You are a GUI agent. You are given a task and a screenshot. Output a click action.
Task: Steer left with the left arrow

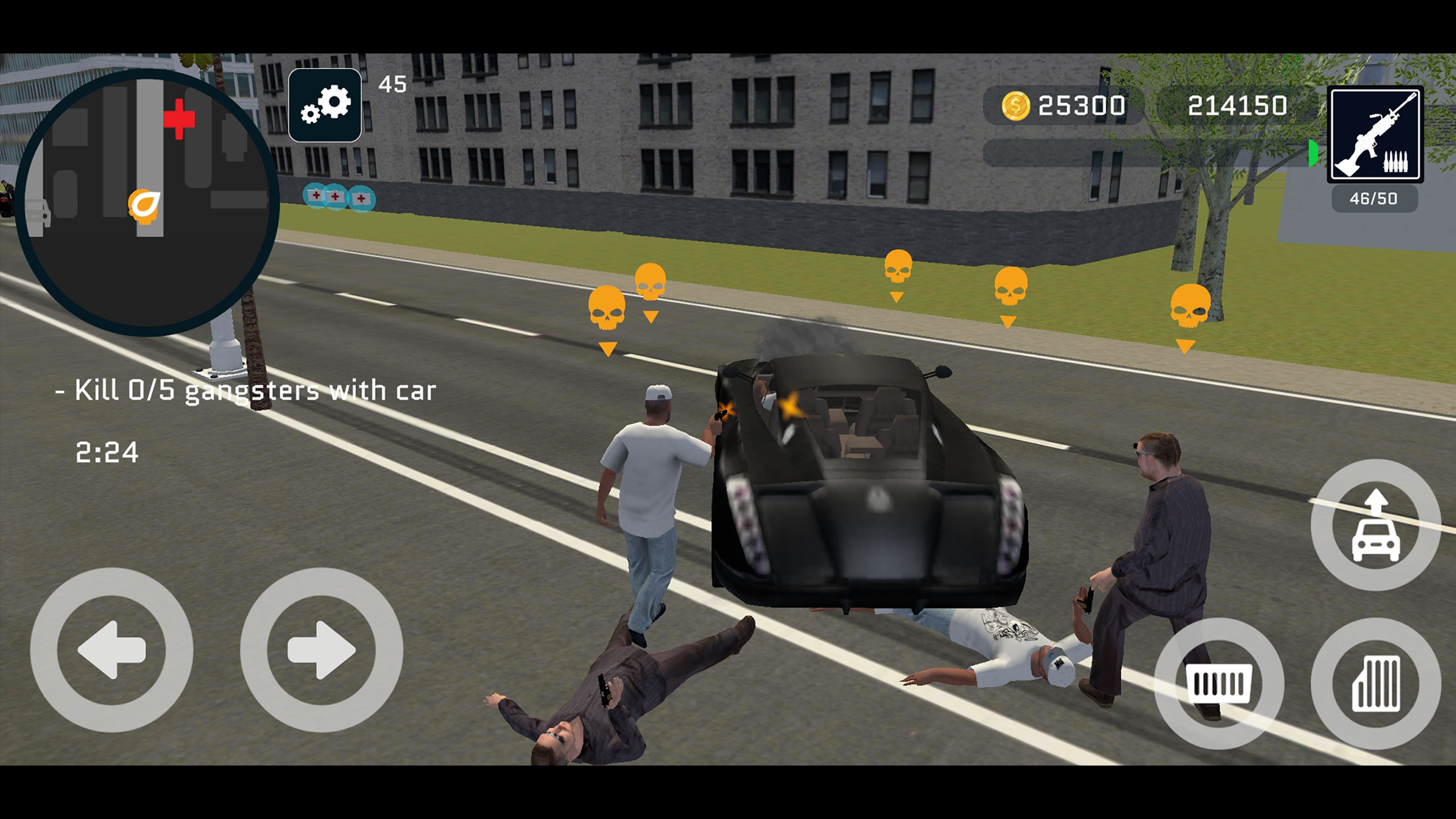click(111, 650)
